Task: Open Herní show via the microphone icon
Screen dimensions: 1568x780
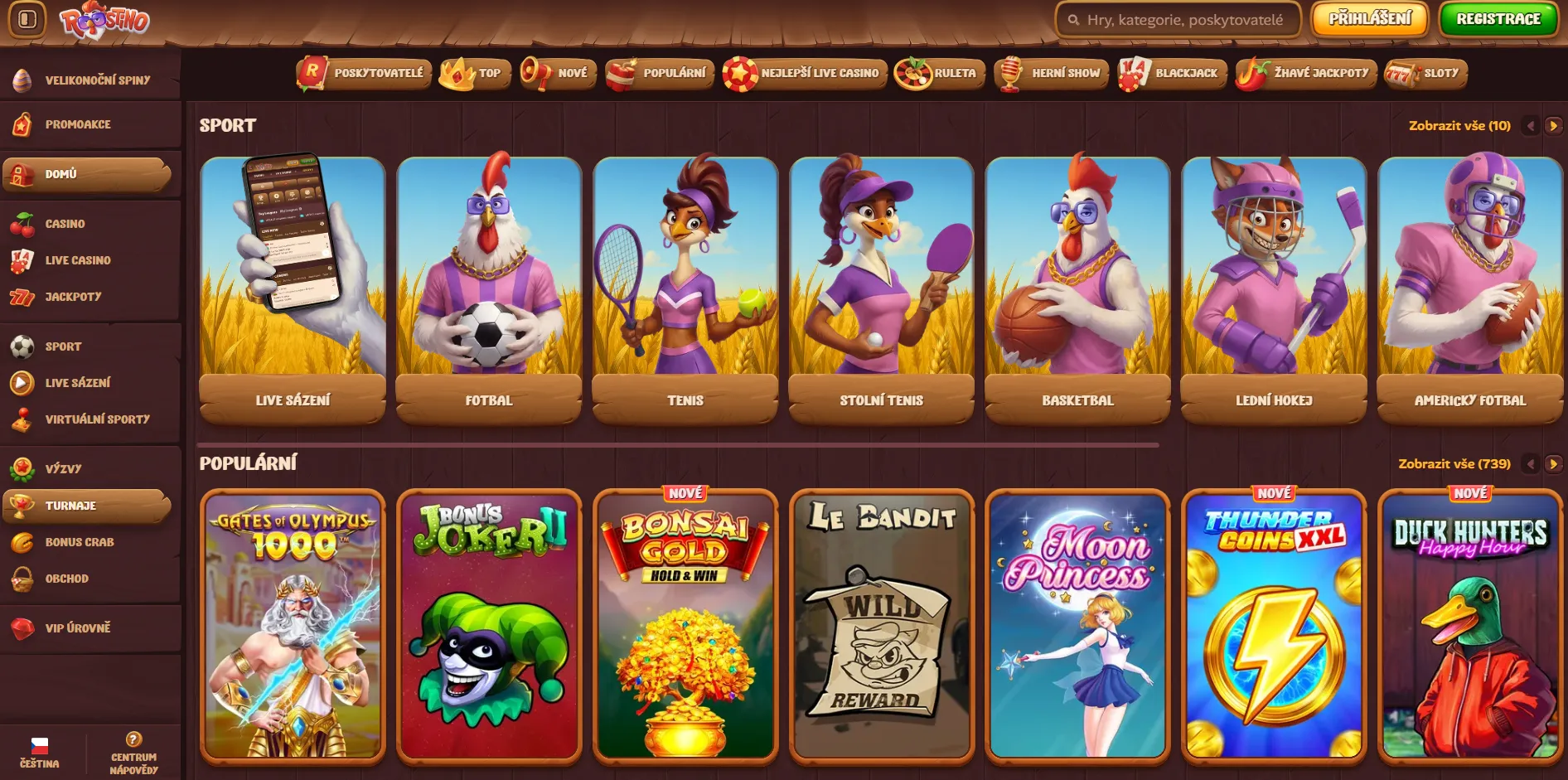Action: 1011,73
